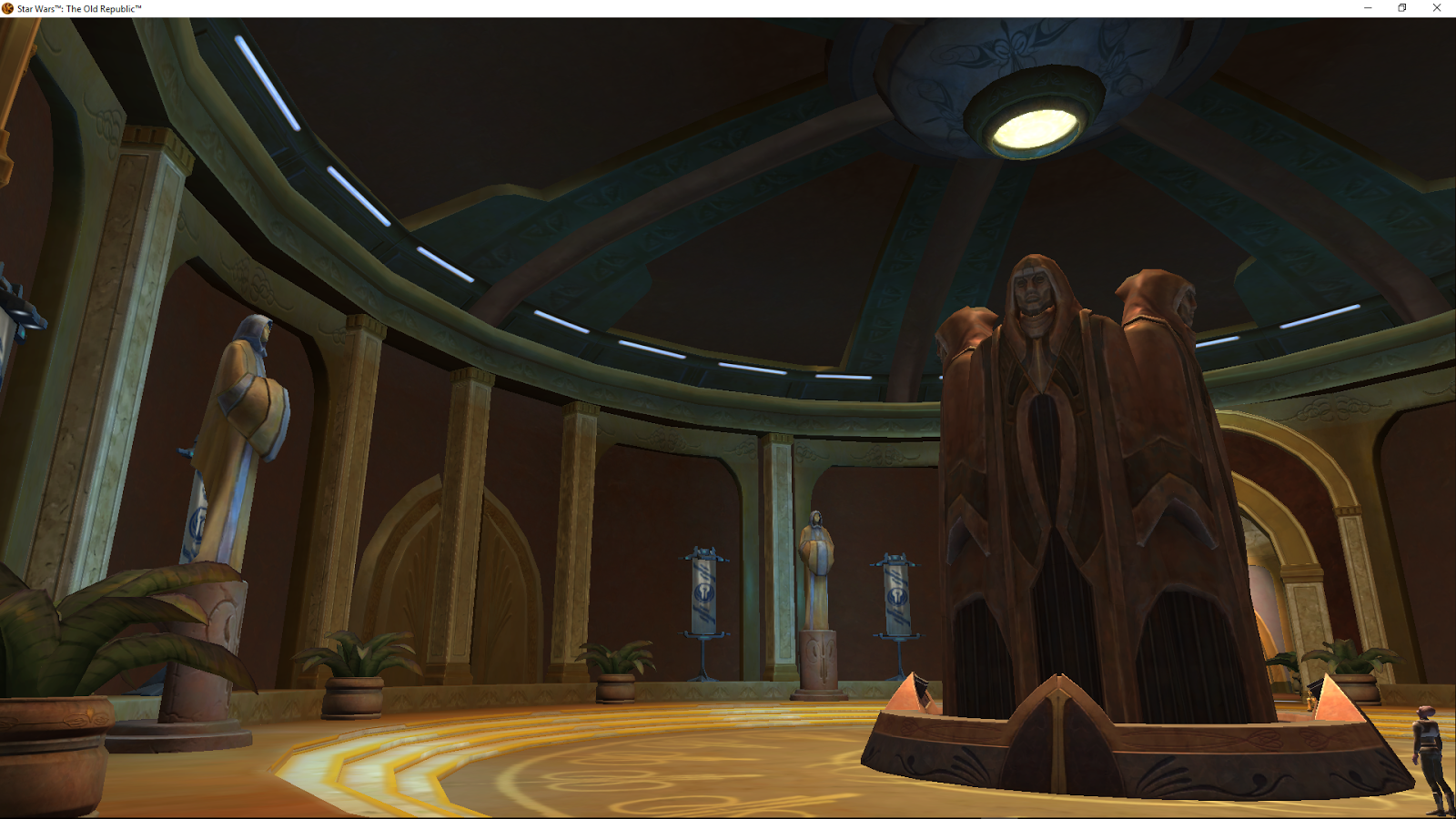
Task: Minimize the game window
Action: tap(1367, 8)
